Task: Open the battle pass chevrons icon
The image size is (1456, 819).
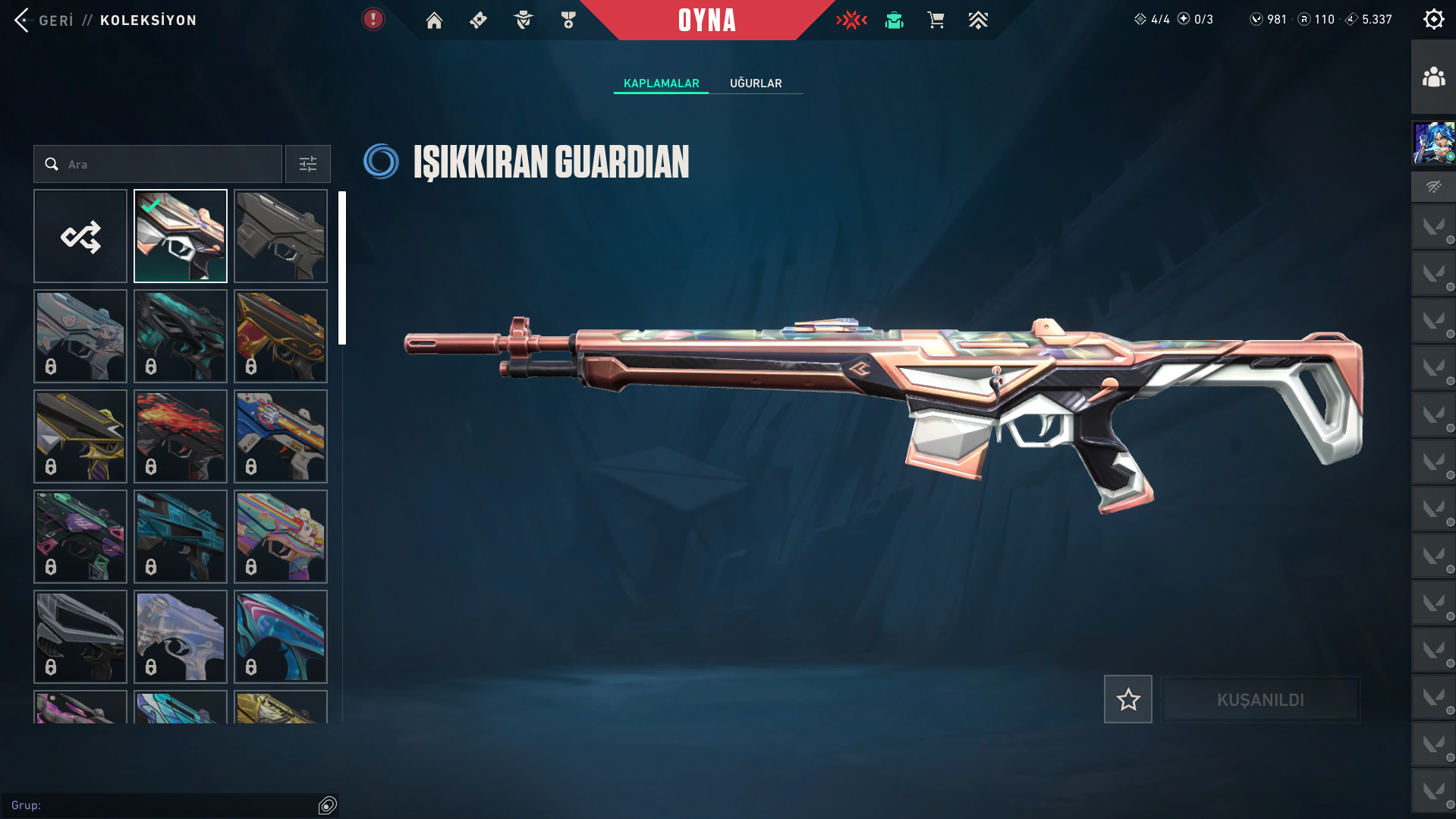Action: tap(978, 20)
